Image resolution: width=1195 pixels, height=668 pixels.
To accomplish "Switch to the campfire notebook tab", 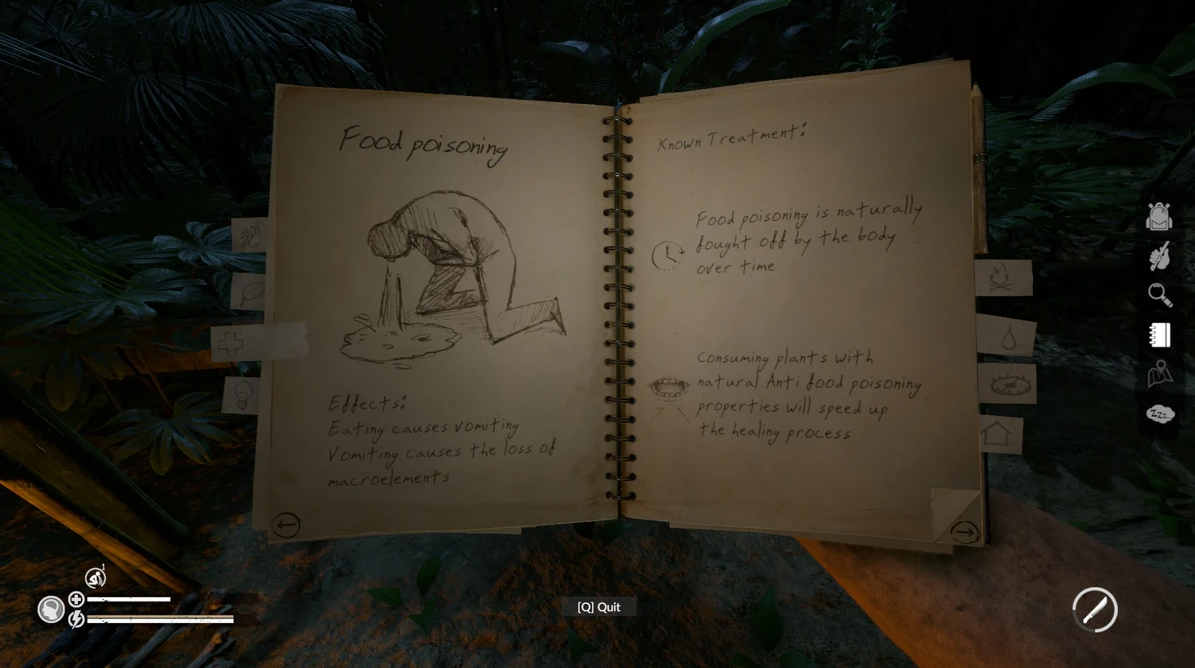I will (1001, 277).
